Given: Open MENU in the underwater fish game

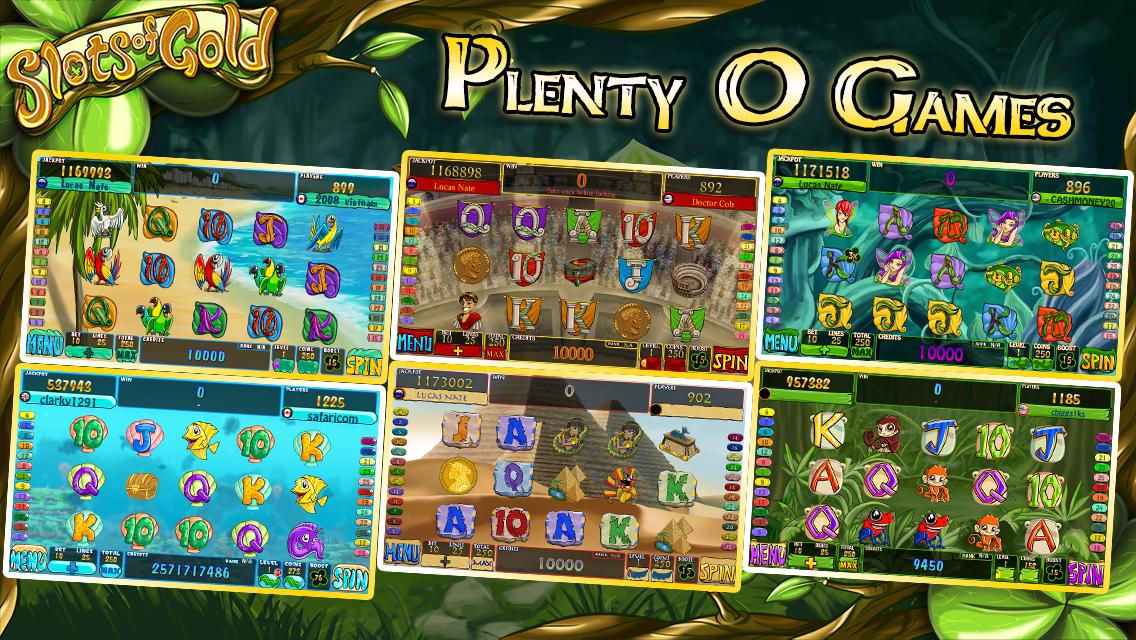Looking at the screenshot, I should point(29,560).
